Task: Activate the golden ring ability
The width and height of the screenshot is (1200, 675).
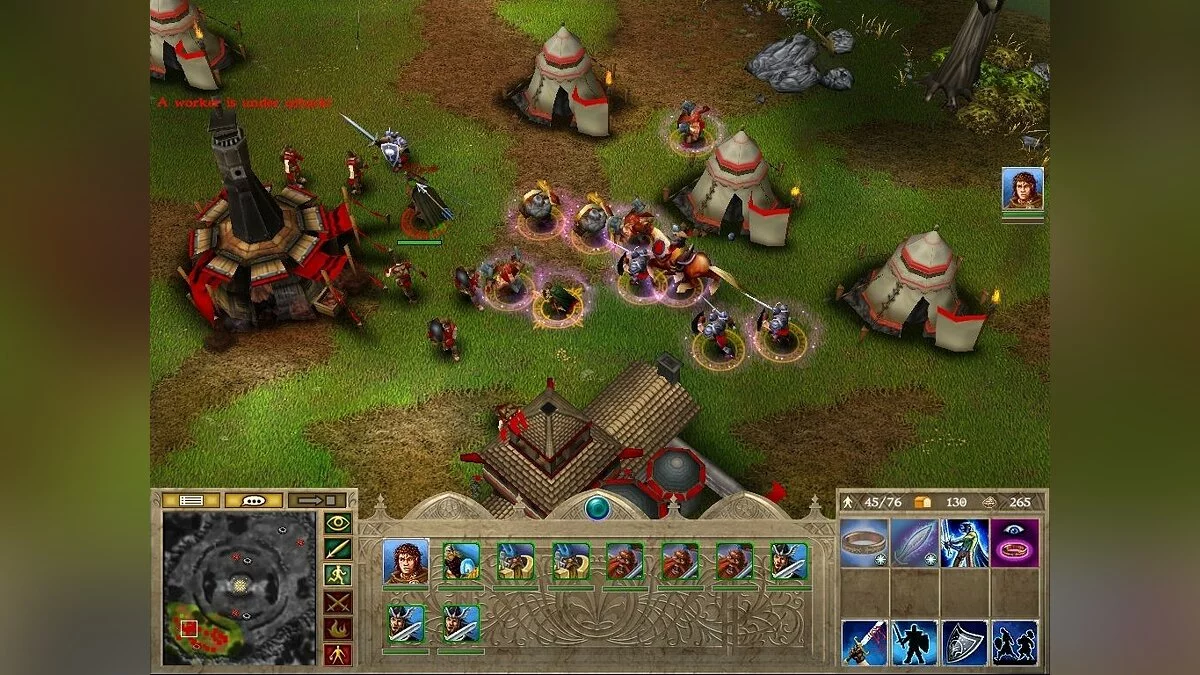Action: tap(864, 542)
